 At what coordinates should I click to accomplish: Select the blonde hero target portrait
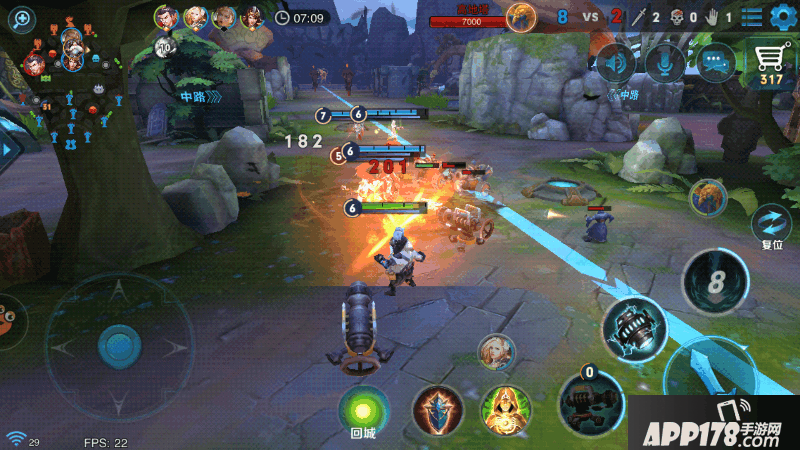pyautogui.click(x=495, y=350)
